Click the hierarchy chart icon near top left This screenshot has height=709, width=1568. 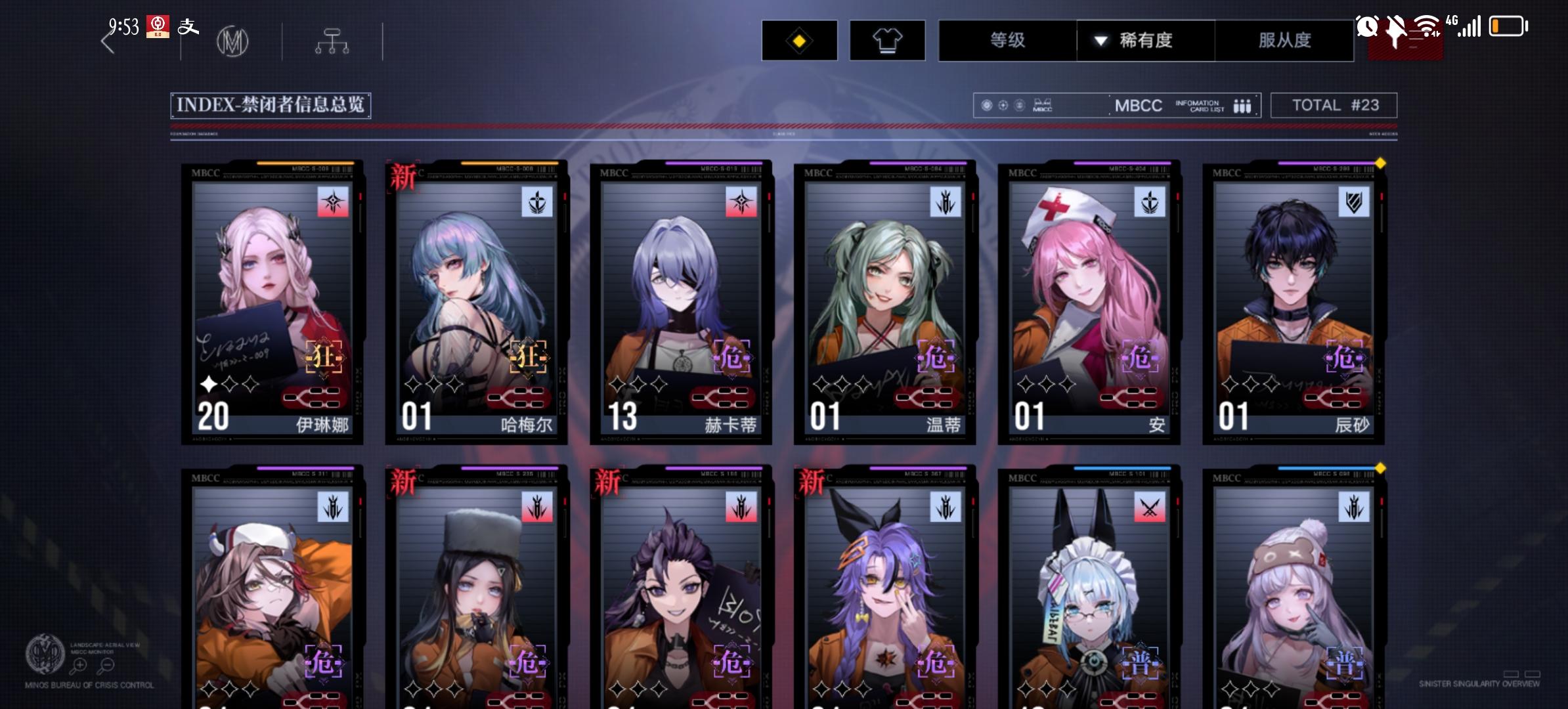(334, 41)
